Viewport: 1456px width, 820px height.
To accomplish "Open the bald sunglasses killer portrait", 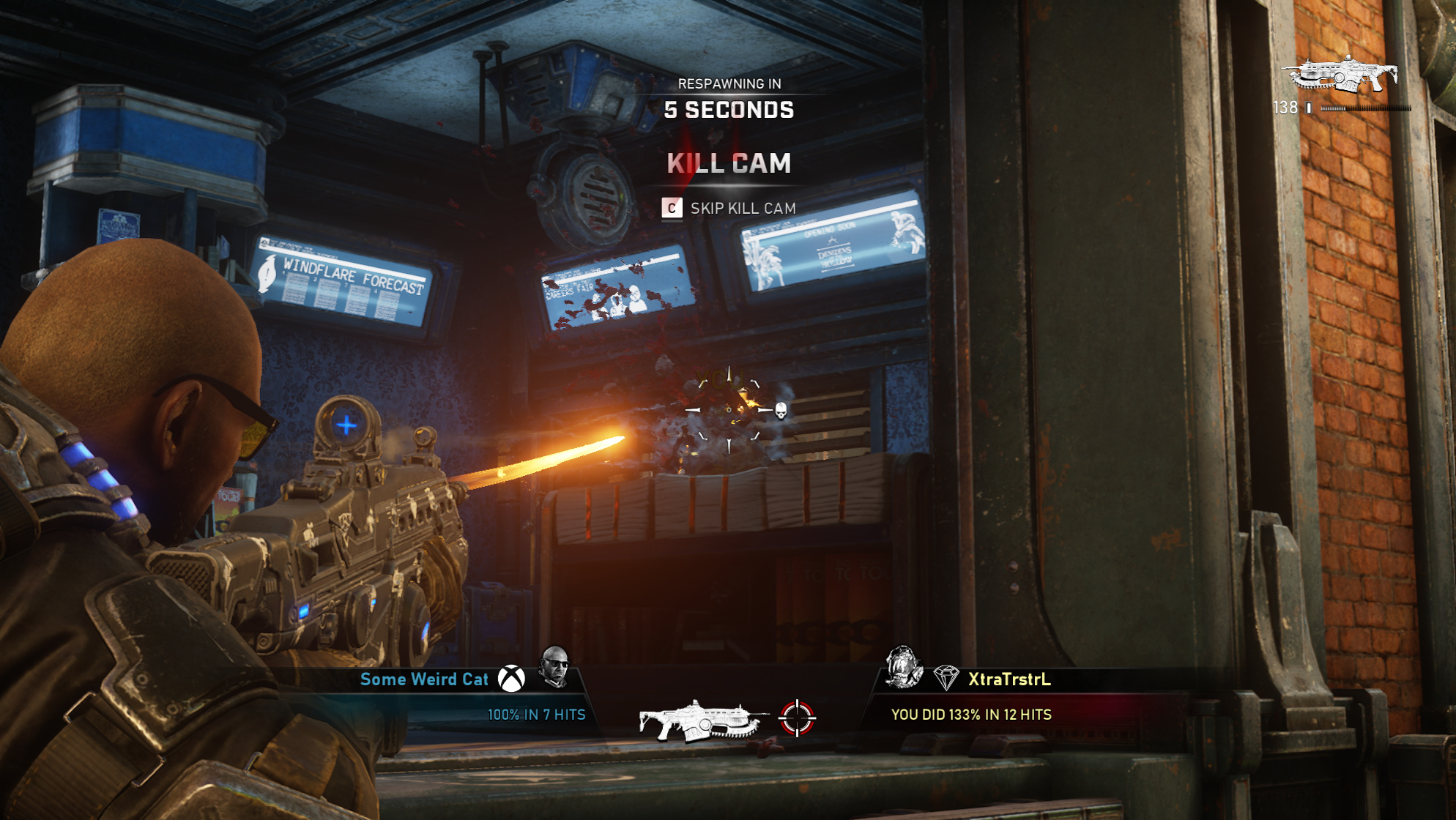I will [554, 666].
